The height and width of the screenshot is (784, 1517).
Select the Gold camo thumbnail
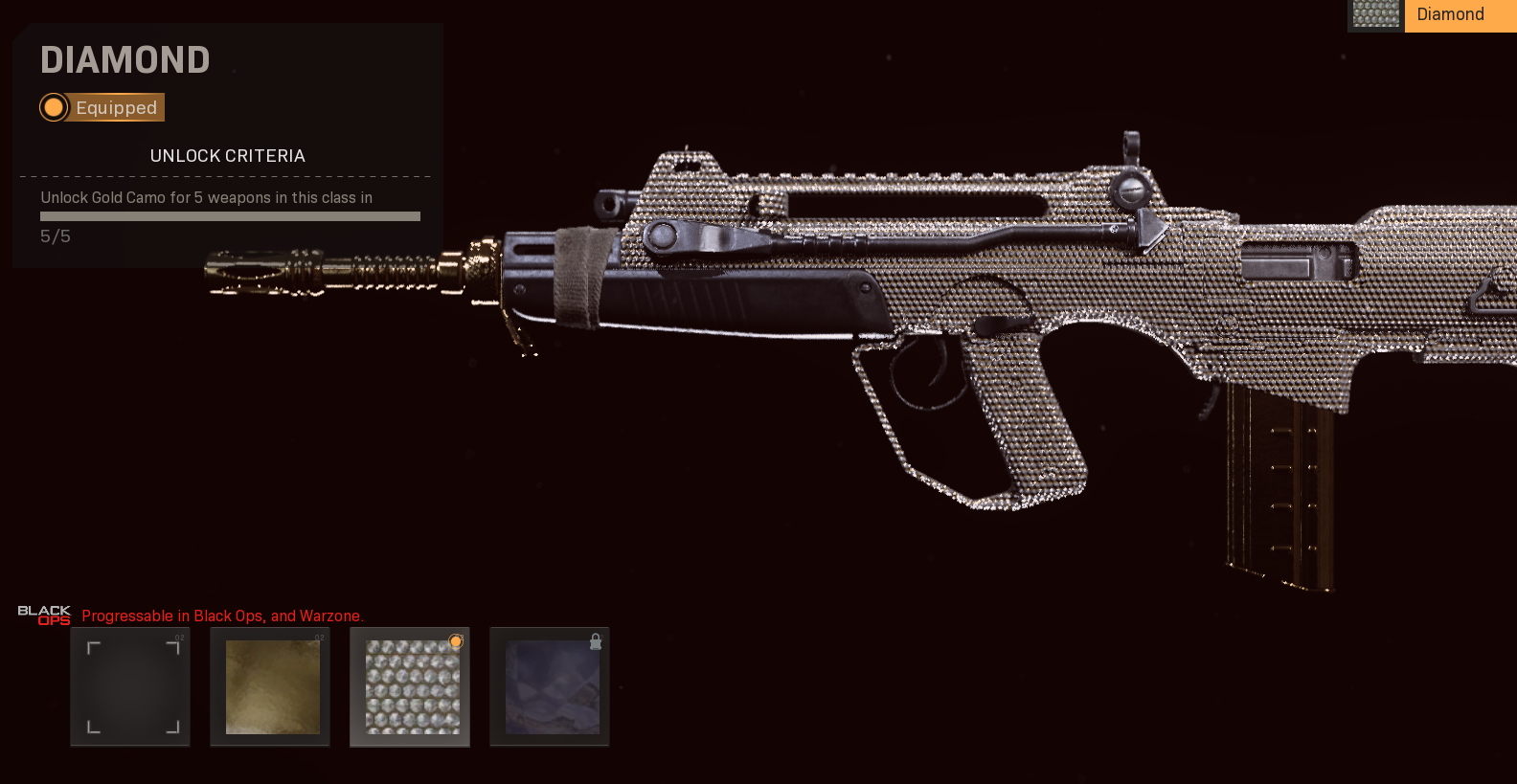pos(270,687)
